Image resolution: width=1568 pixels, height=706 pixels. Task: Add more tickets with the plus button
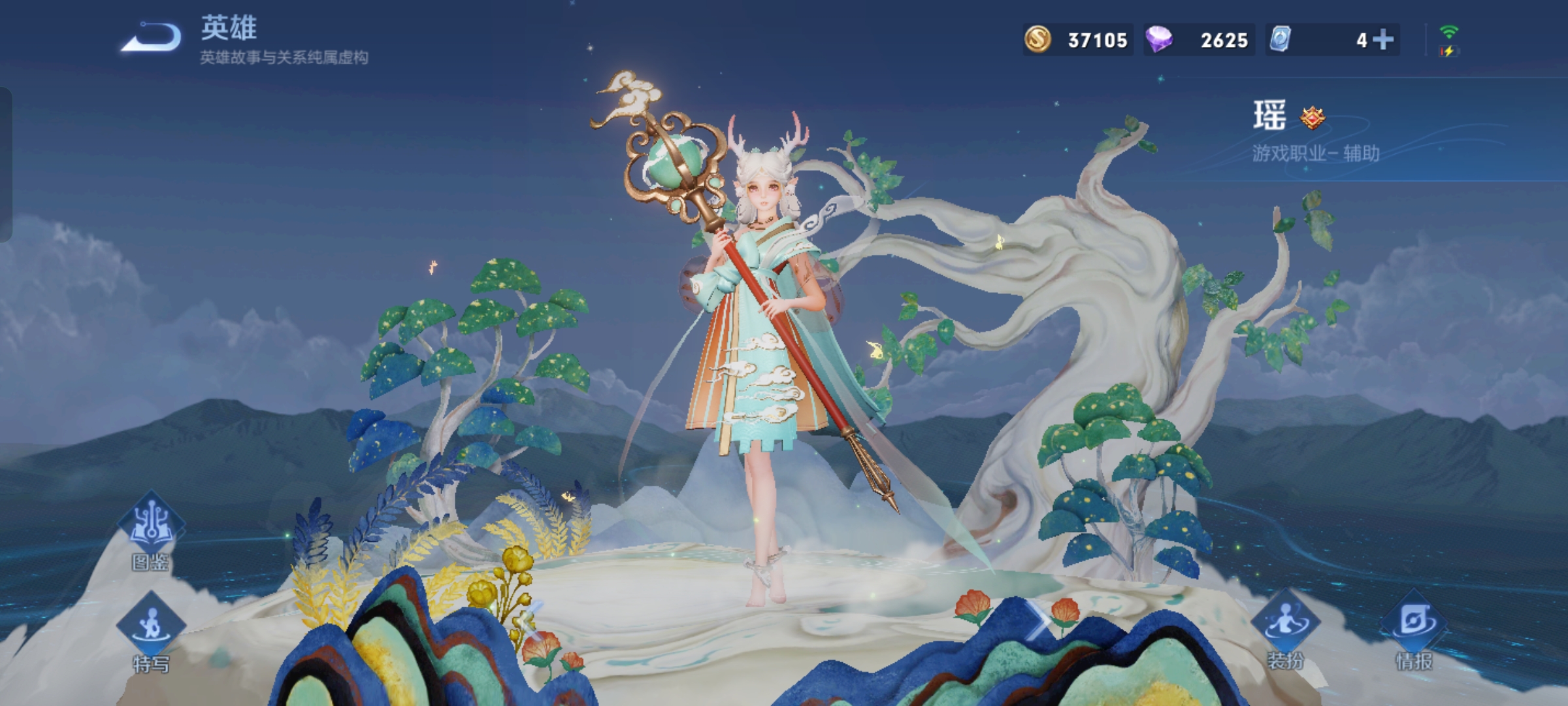[x=1382, y=40]
